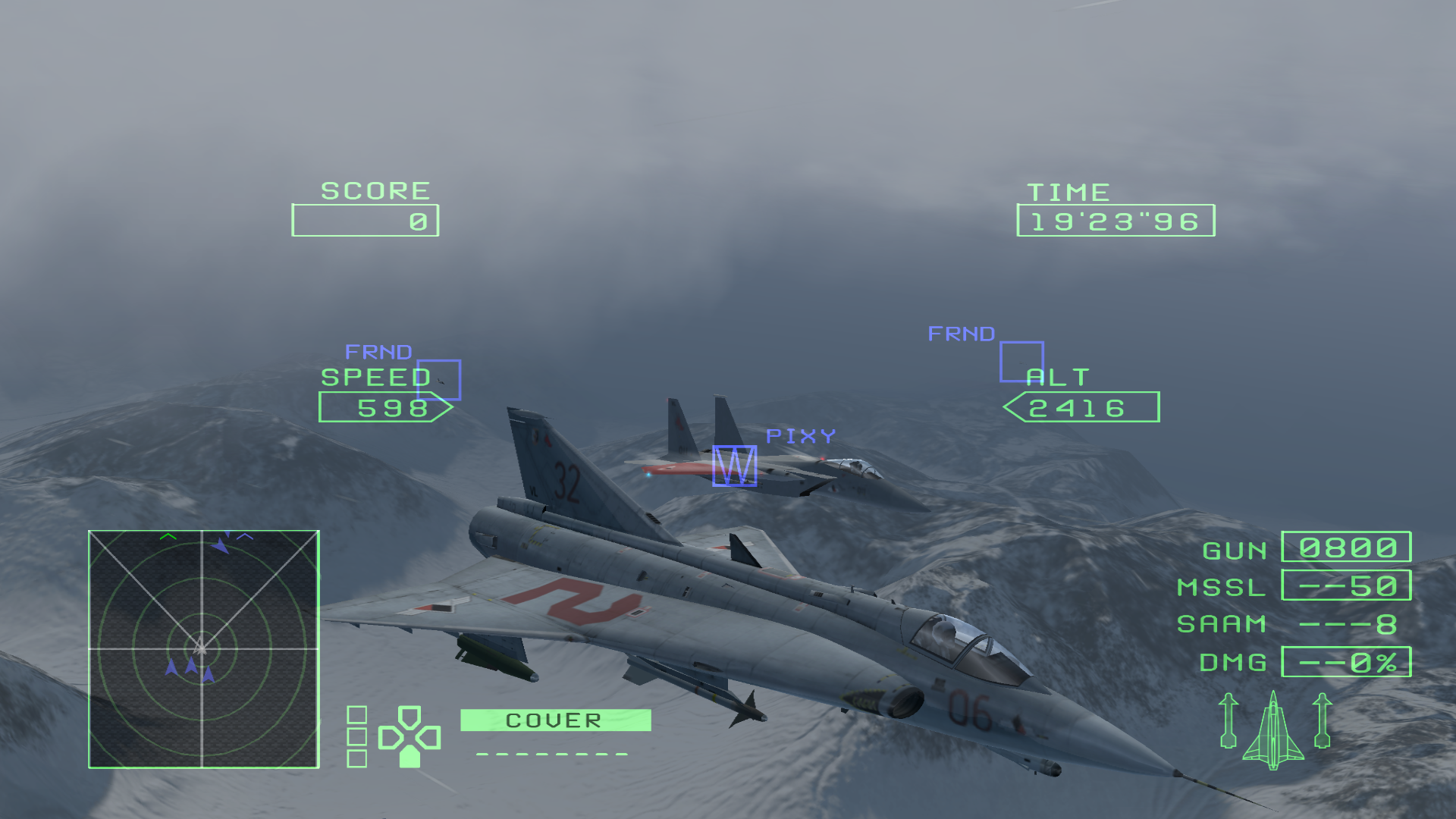Click the PIXY wingman name label
This screenshot has width=1456, height=819.
[x=800, y=435]
